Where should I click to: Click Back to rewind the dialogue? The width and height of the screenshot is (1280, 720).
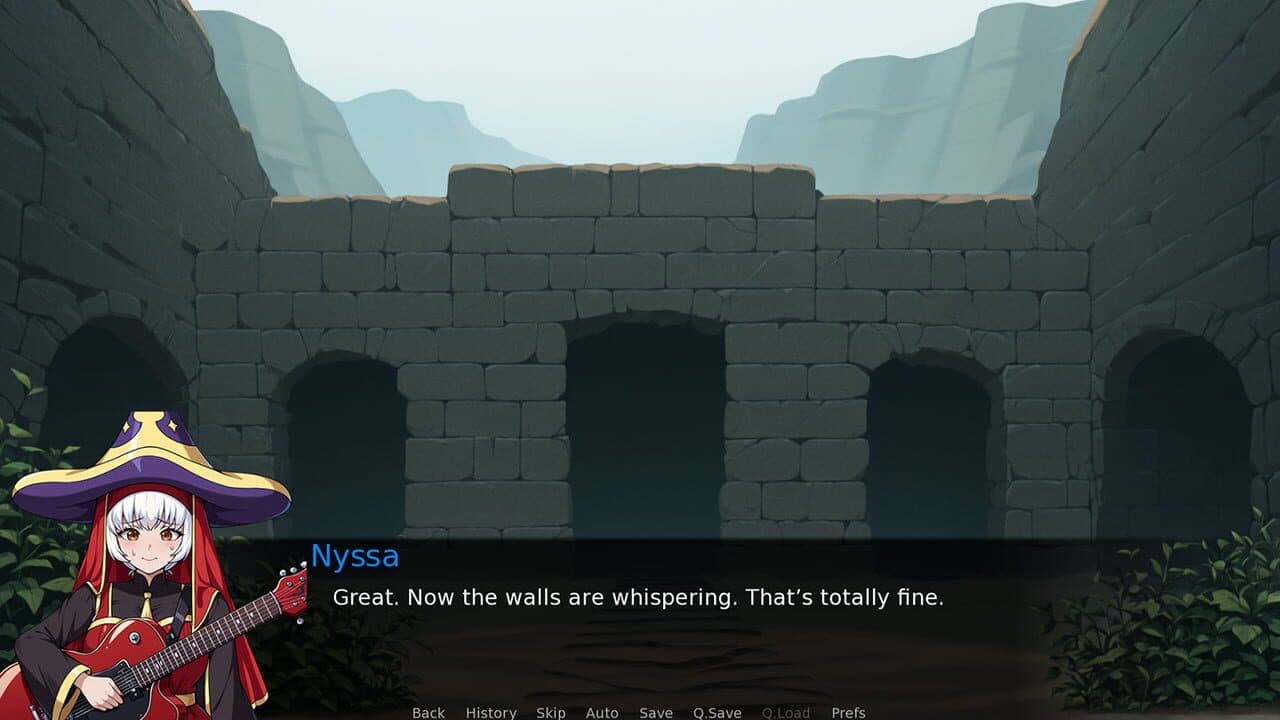427,713
